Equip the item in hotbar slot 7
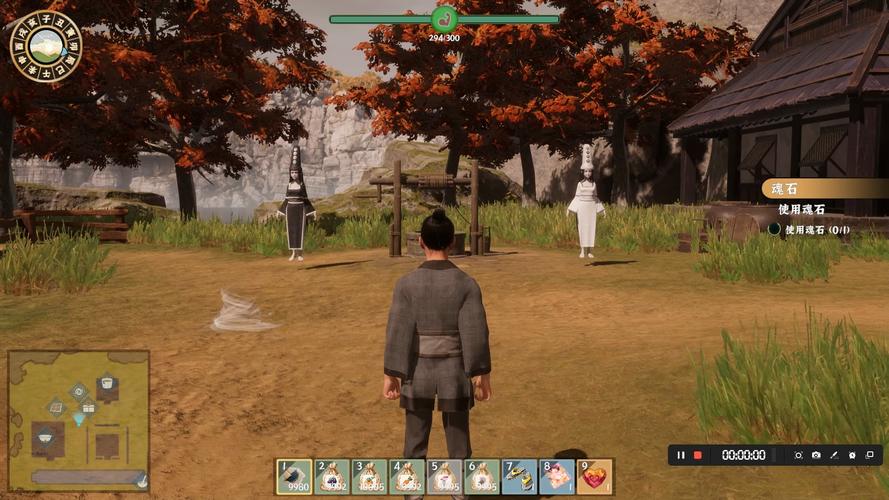This screenshot has height=500, width=889. point(520,477)
